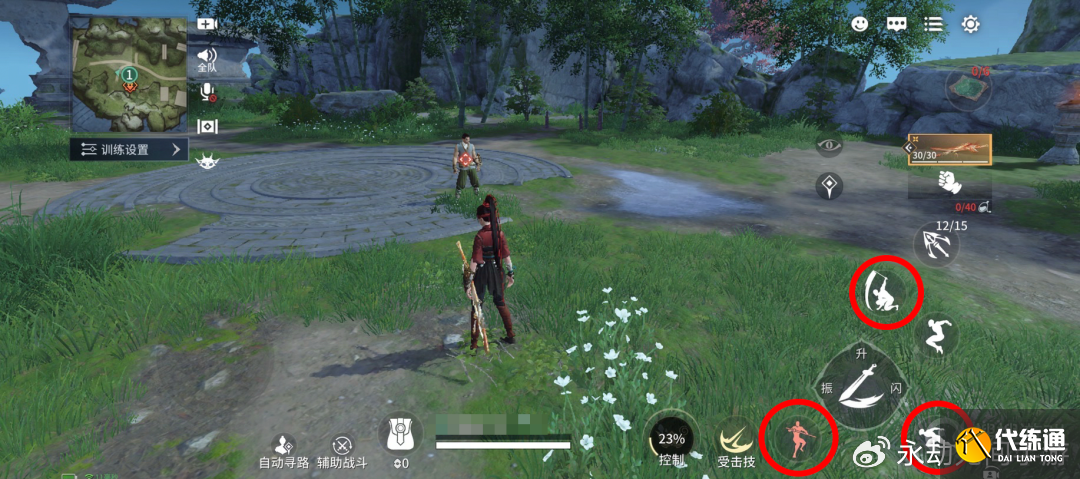The image size is (1080, 479).
Task: Open the 训练设置 training settings panel
Action: coord(131,150)
